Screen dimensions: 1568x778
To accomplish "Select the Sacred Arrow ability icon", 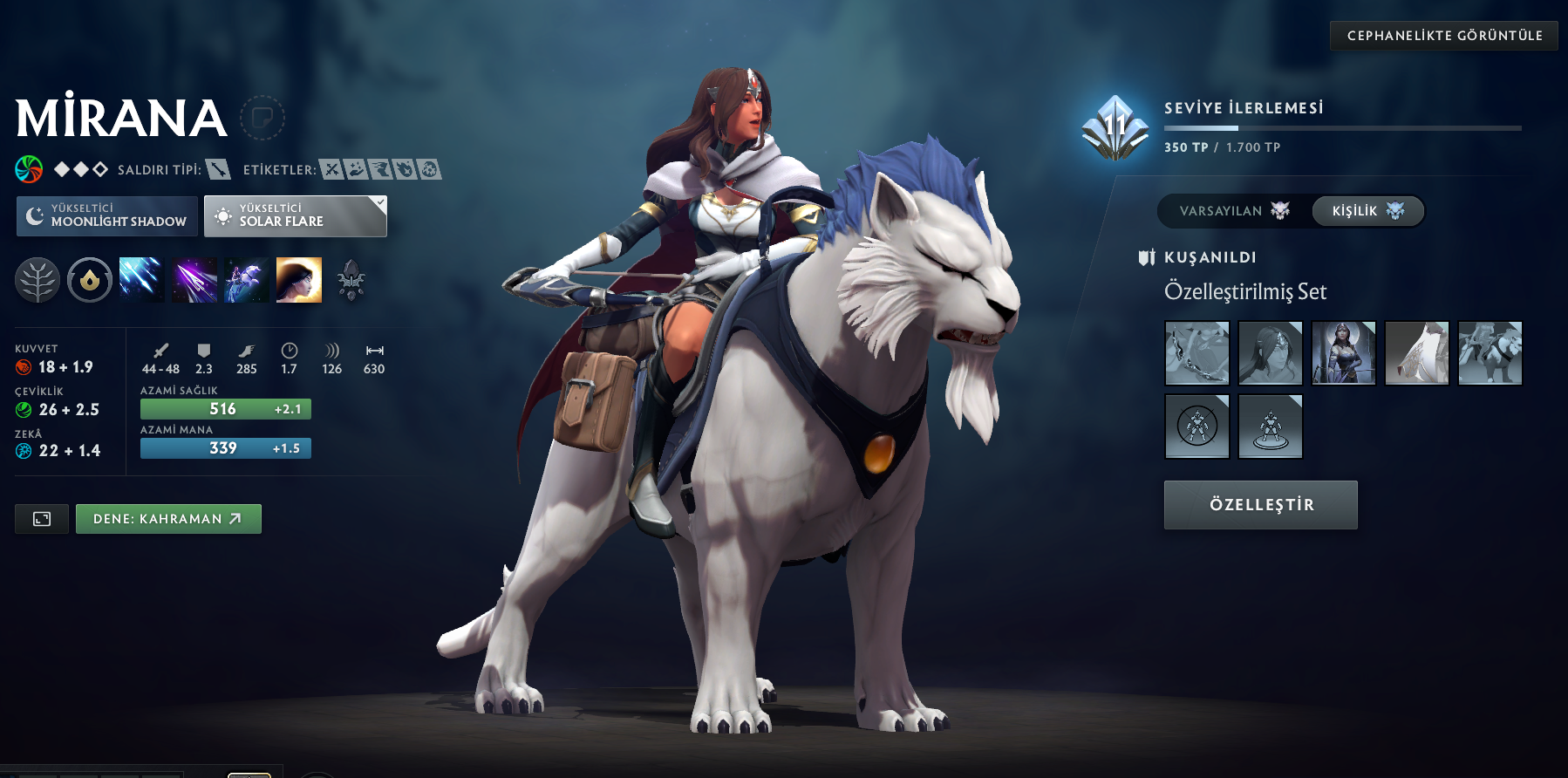I will [194, 281].
